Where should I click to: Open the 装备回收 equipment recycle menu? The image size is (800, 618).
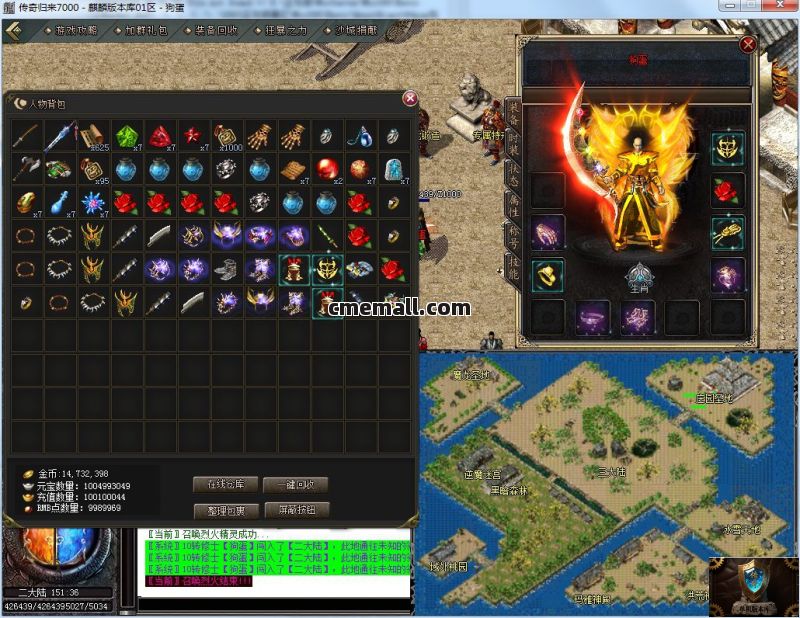click(215, 31)
